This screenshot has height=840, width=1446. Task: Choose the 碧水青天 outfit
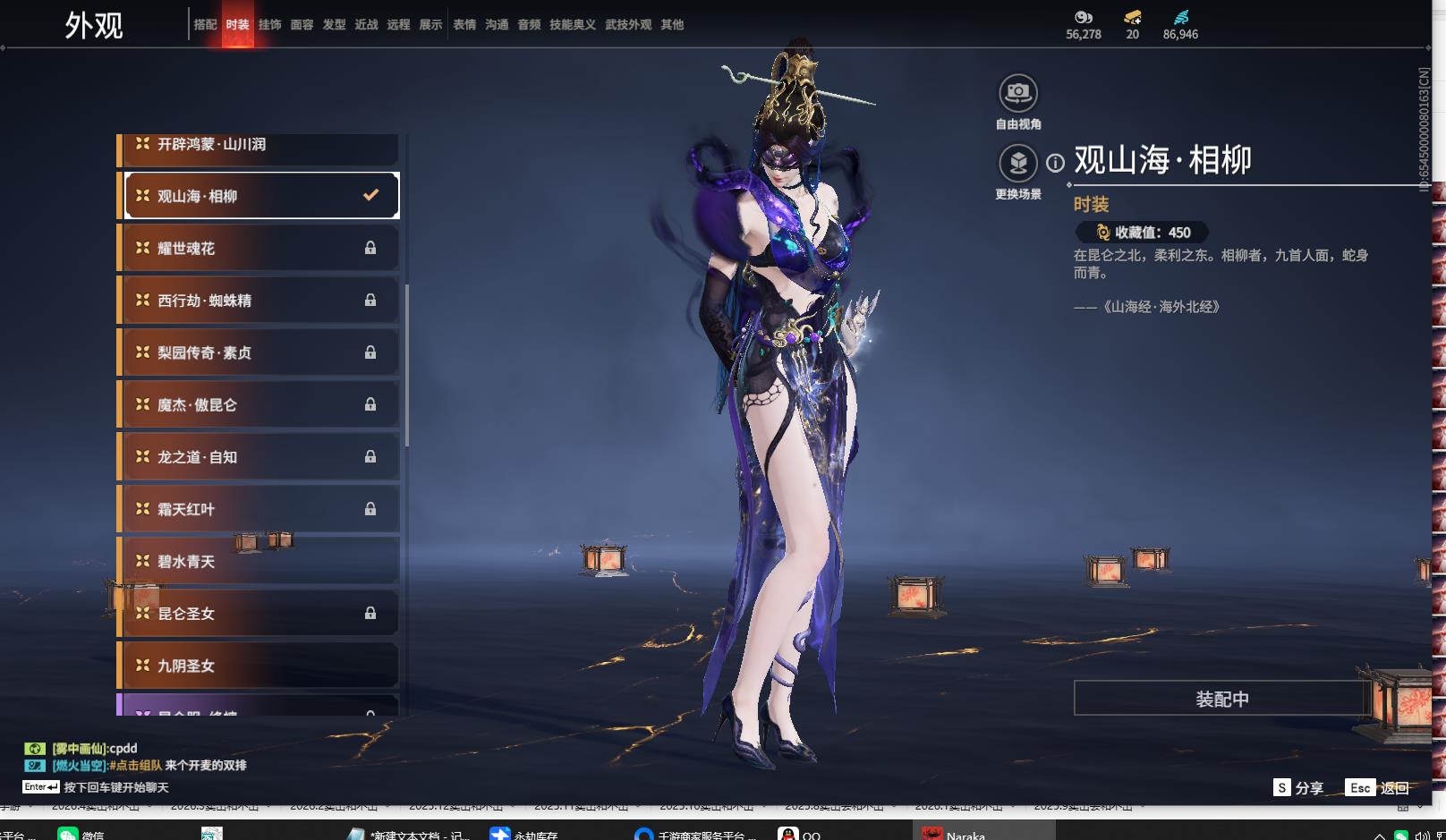pos(258,562)
